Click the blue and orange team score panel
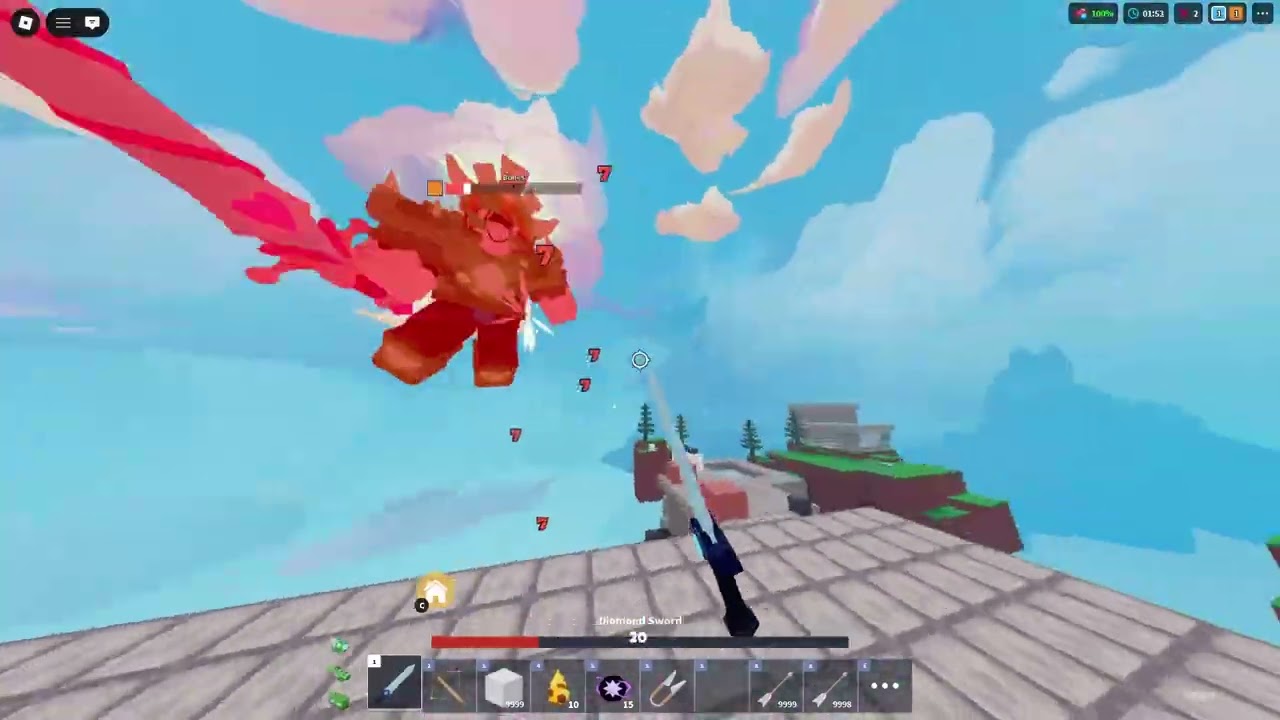 point(1227,14)
